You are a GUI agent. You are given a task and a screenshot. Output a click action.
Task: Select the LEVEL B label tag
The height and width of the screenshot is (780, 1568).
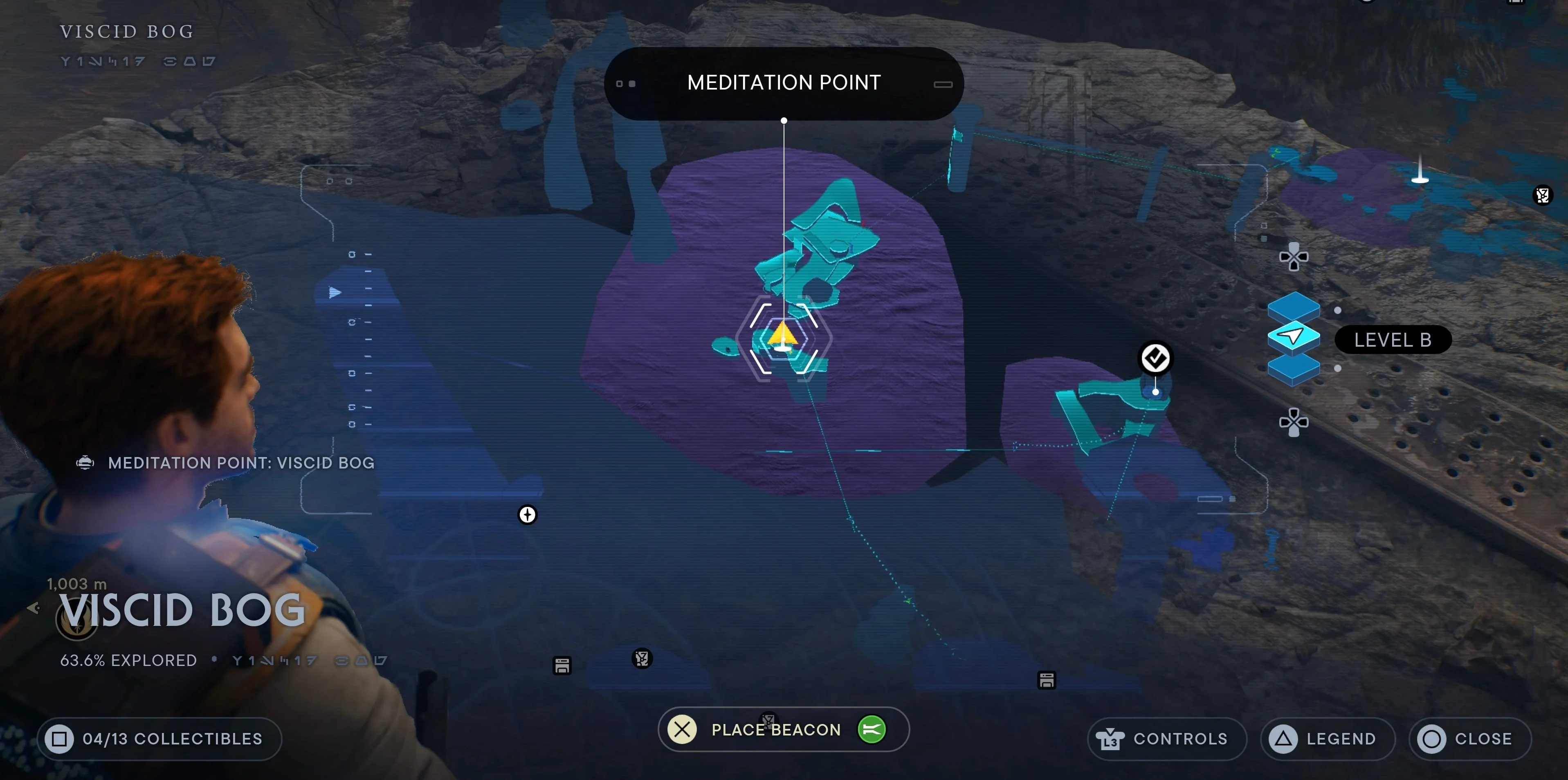click(x=1393, y=339)
